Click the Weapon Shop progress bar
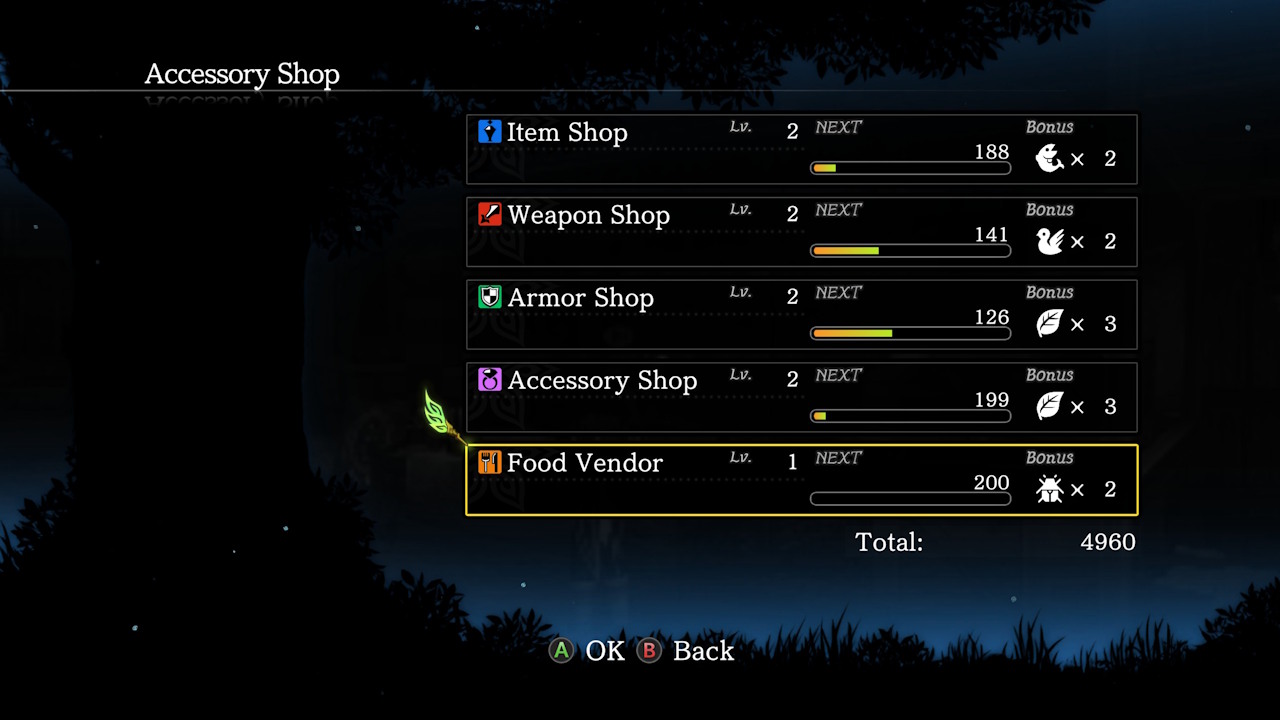The width and height of the screenshot is (1280, 720). tap(910, 250)
